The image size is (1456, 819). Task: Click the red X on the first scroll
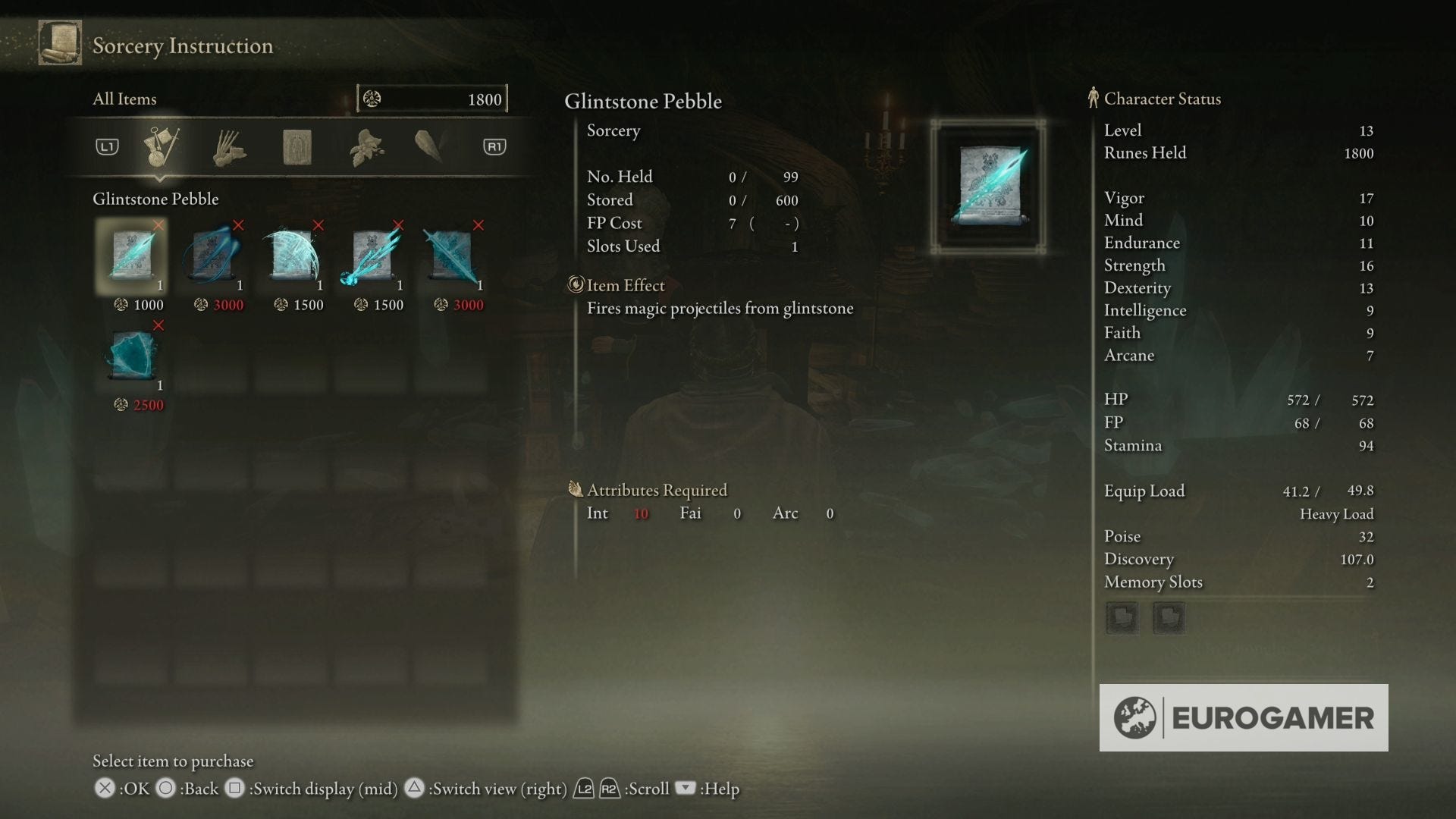point(158,225)
